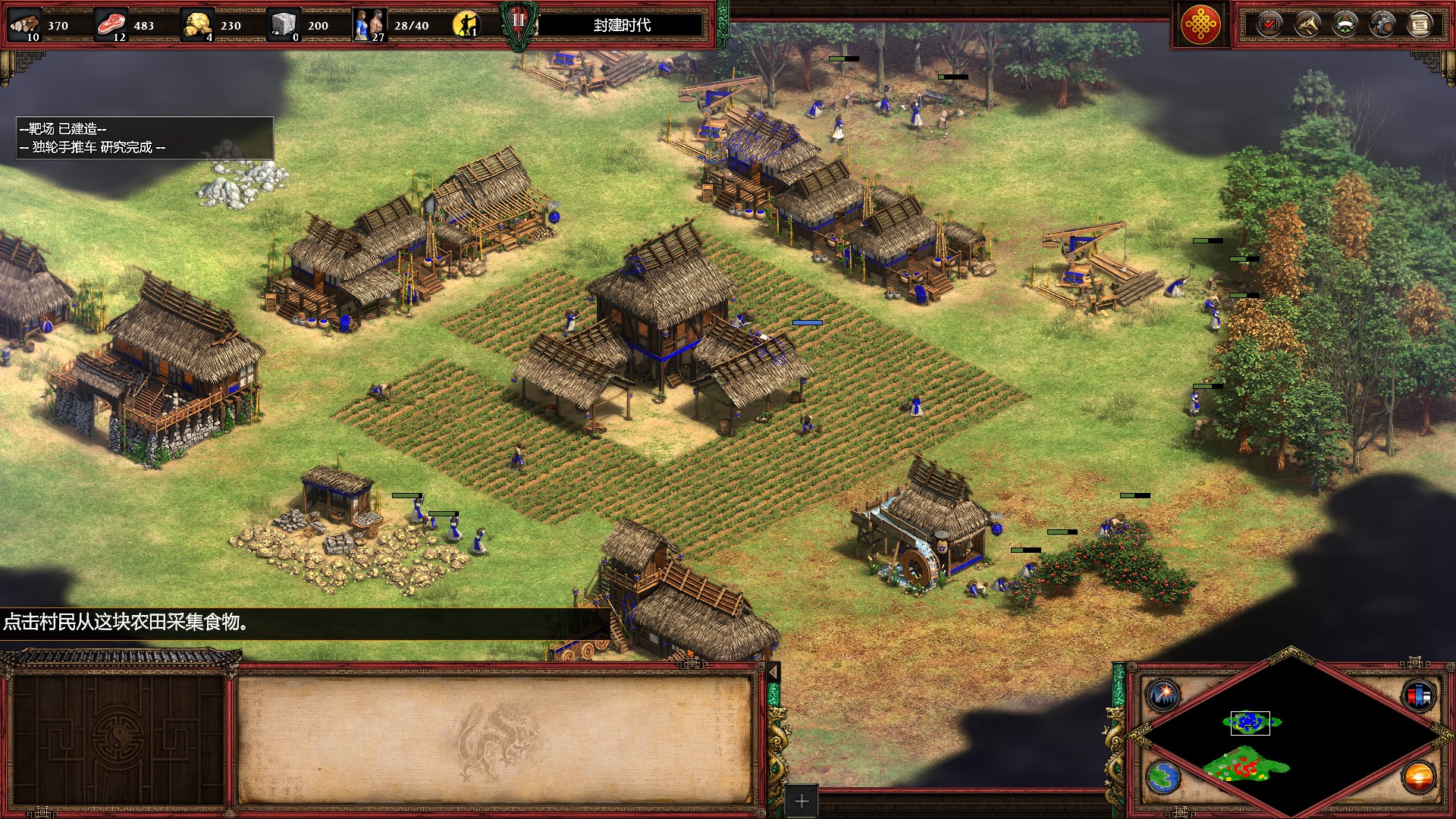Collapse the panel with the small arrow
Image resolution: width=1456 pixels, height=819 pixels.
[x=773, y=672]
